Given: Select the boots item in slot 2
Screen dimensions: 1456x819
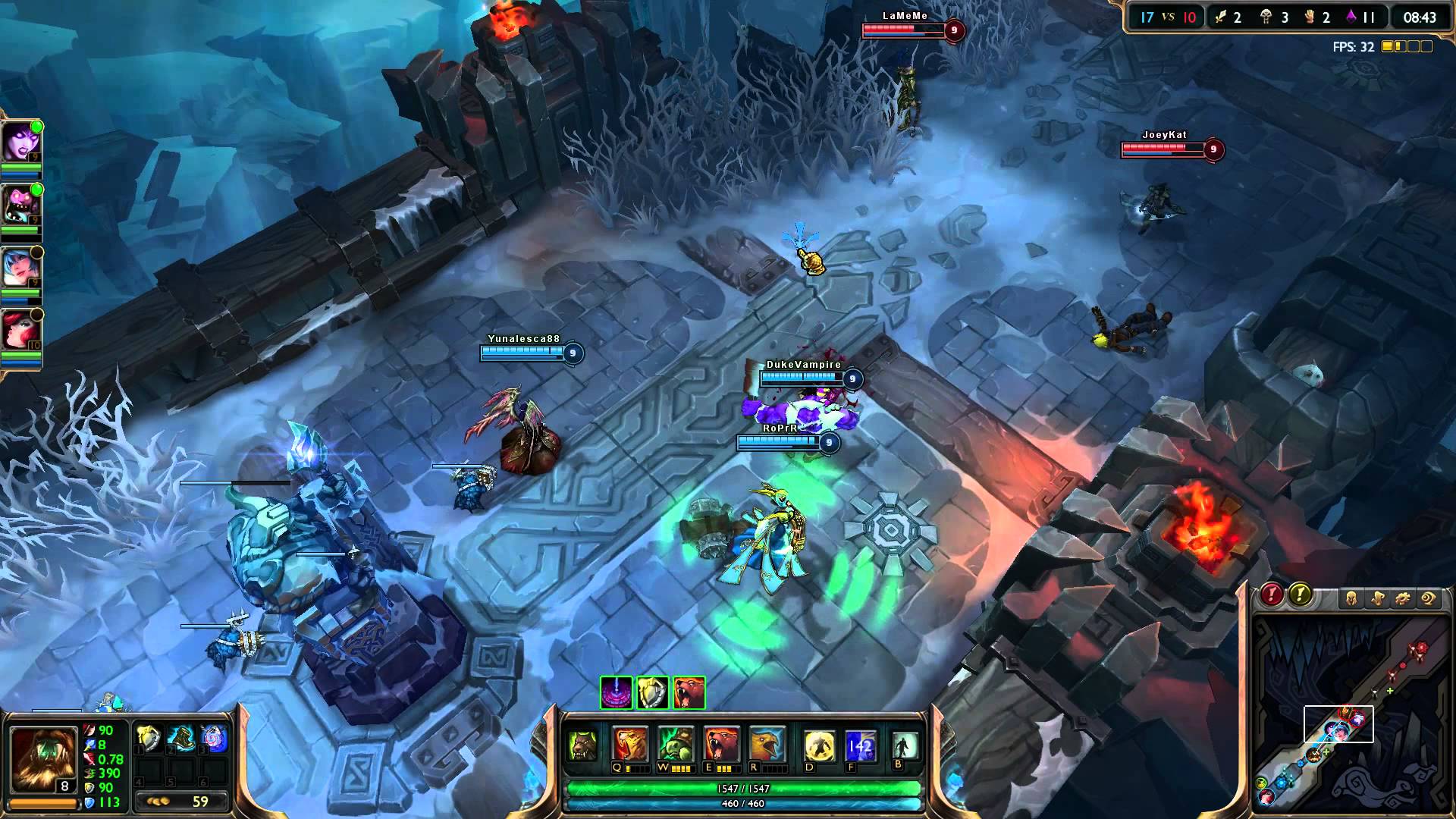Looking at the screenshot, I should 182,739.
